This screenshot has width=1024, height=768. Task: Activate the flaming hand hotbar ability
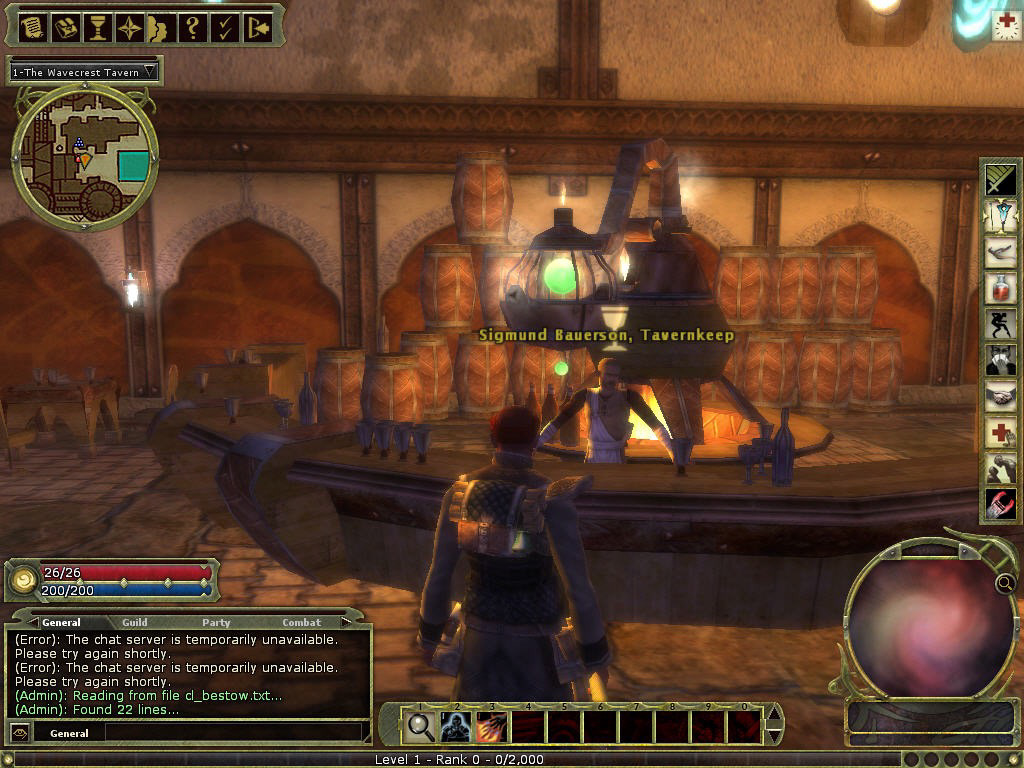(x=492, y=727)
